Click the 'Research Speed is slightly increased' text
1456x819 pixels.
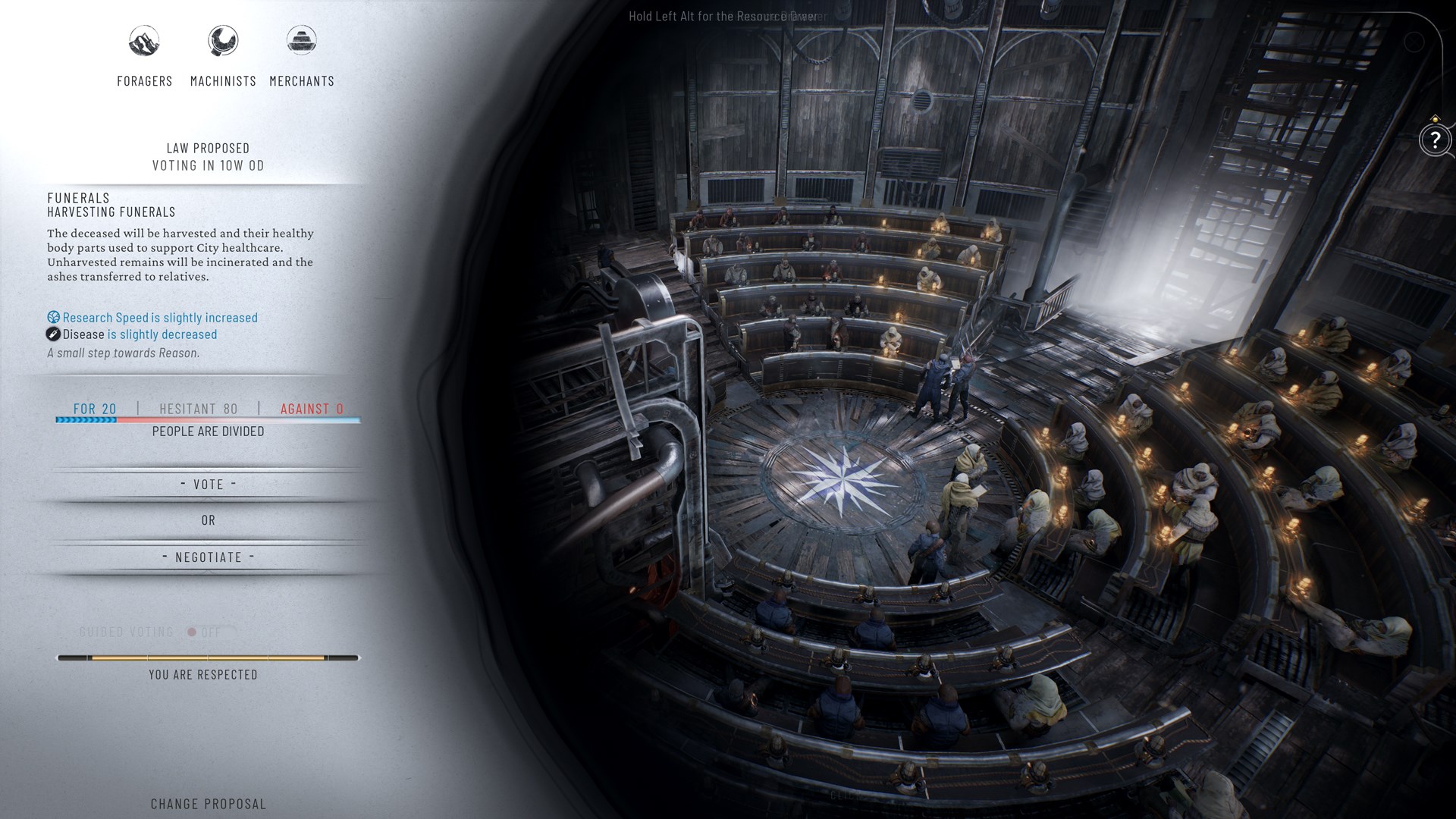click(x=161, y=318)
